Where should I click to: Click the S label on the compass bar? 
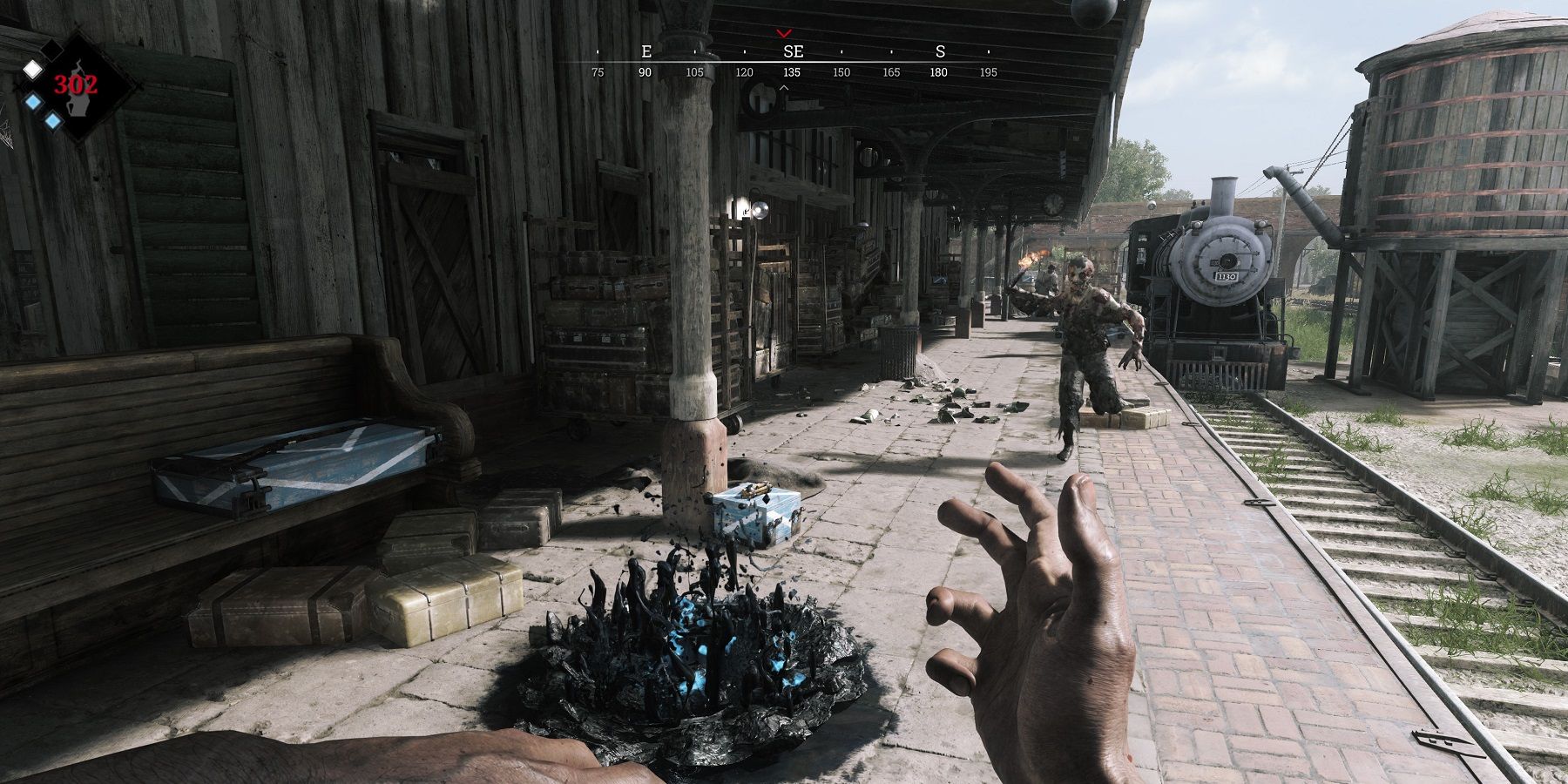pos(942,51)
